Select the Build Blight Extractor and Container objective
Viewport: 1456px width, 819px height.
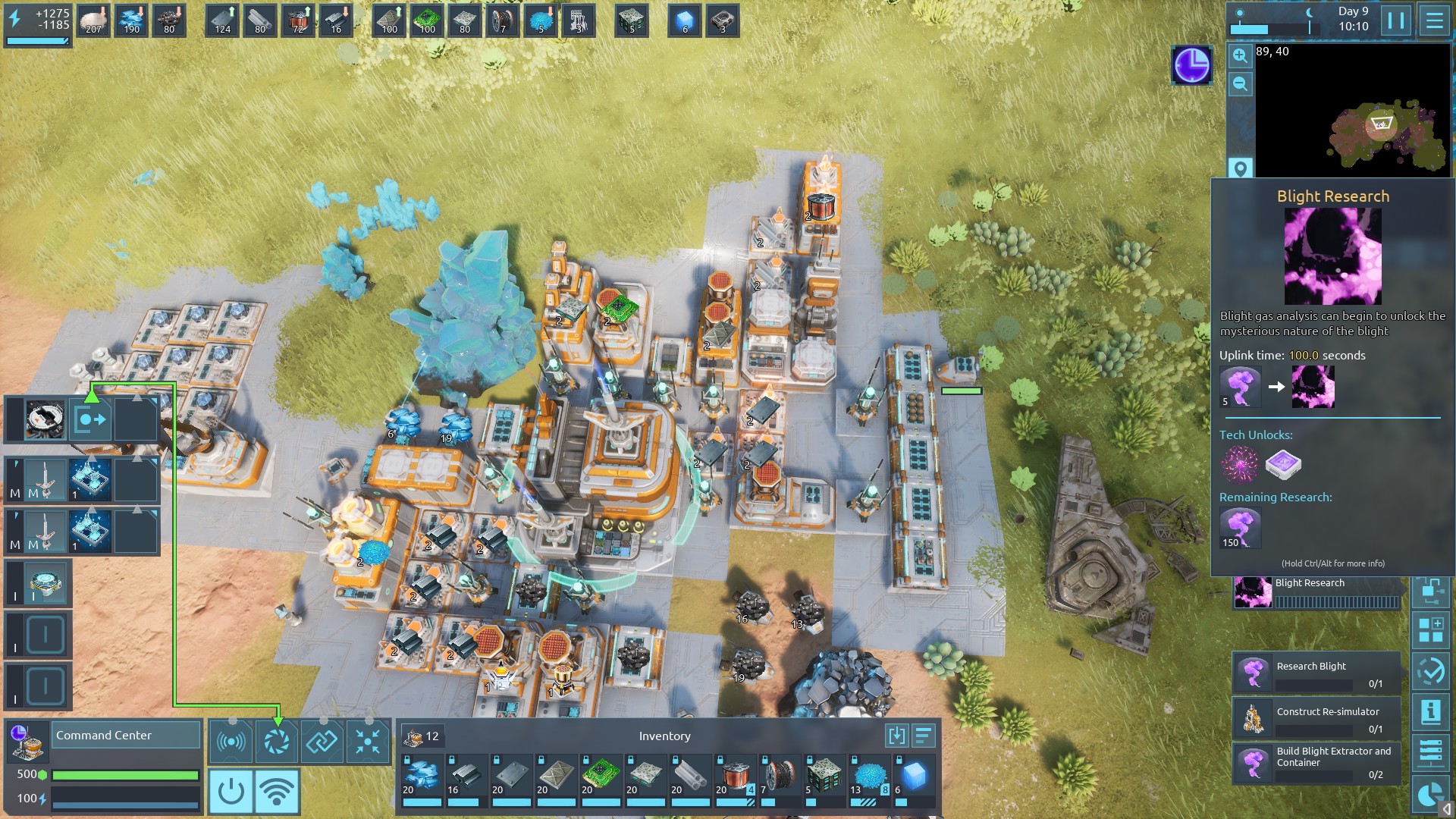pyautogui.click(x=1316, y=763)
